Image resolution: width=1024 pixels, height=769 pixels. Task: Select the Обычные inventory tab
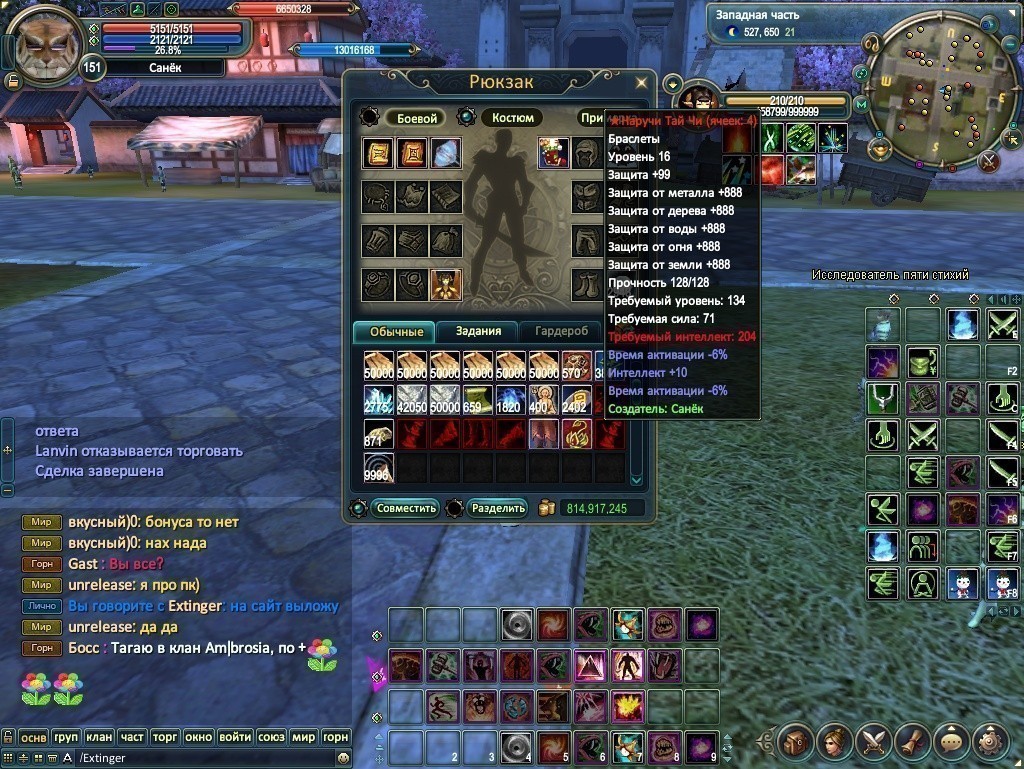click(396, 331)
